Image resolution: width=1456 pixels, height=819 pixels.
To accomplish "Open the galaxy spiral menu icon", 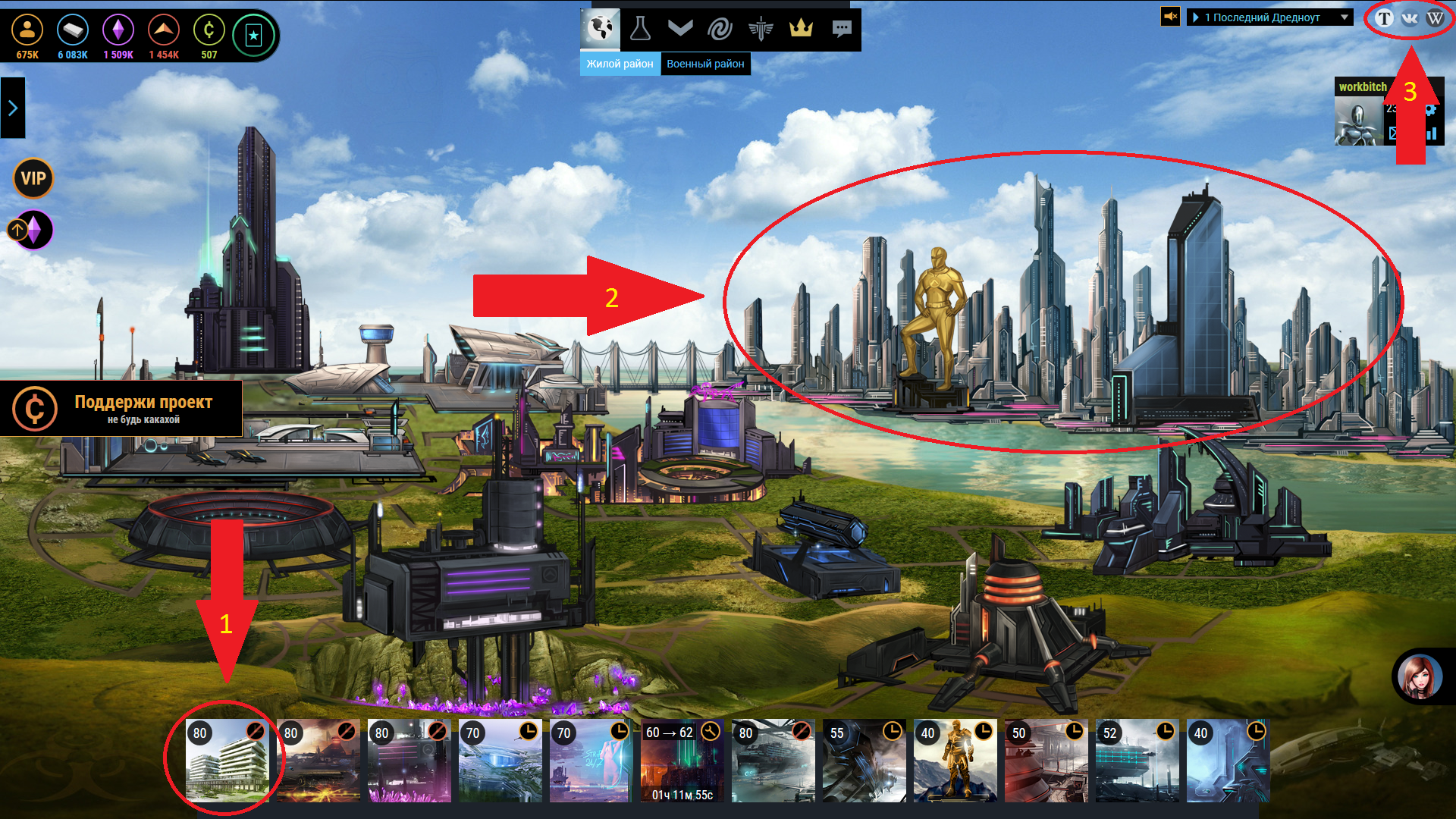I will tap(720, 29).
